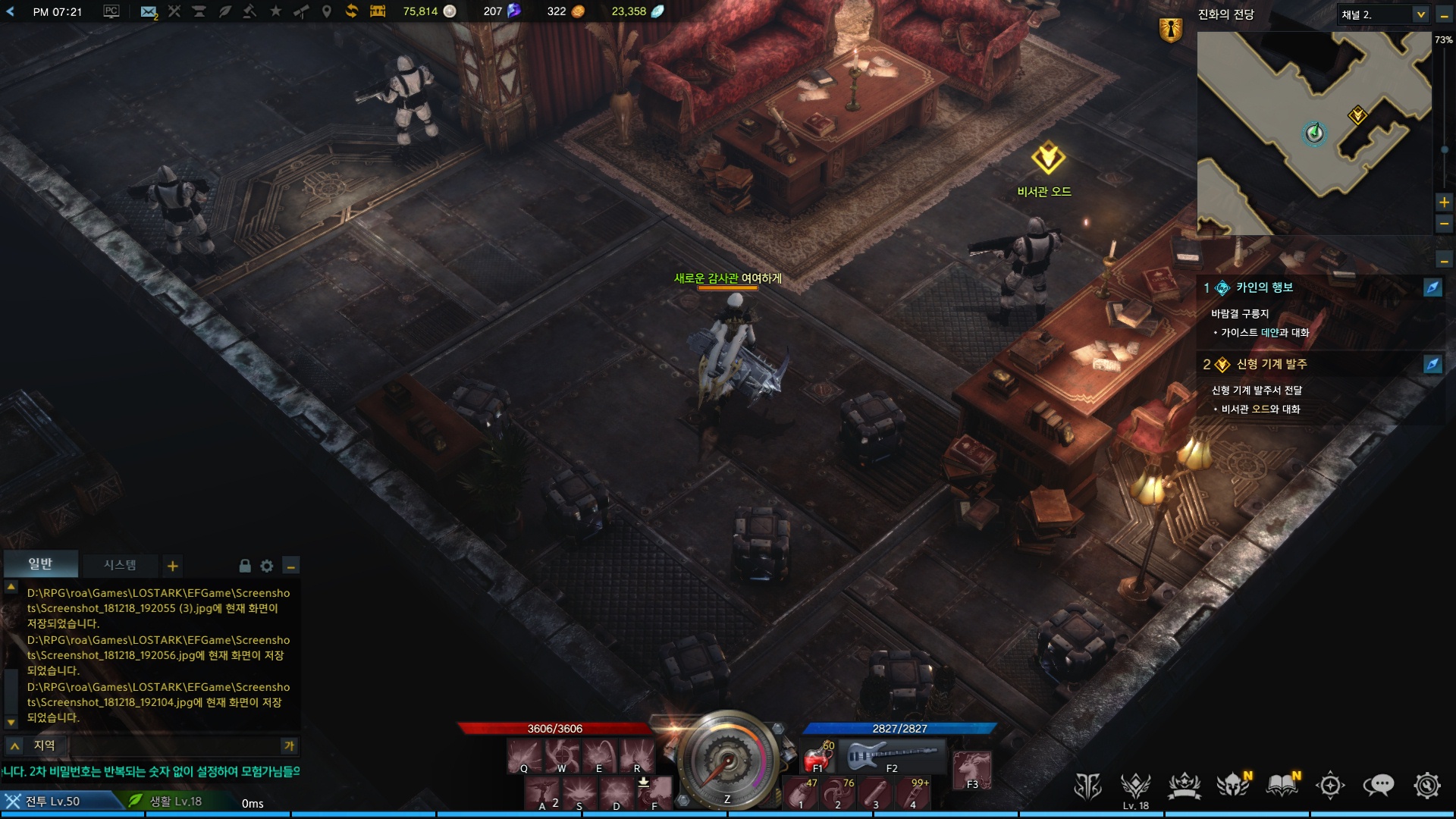
Task: Click the chat text input field
Action: point(174,745)
